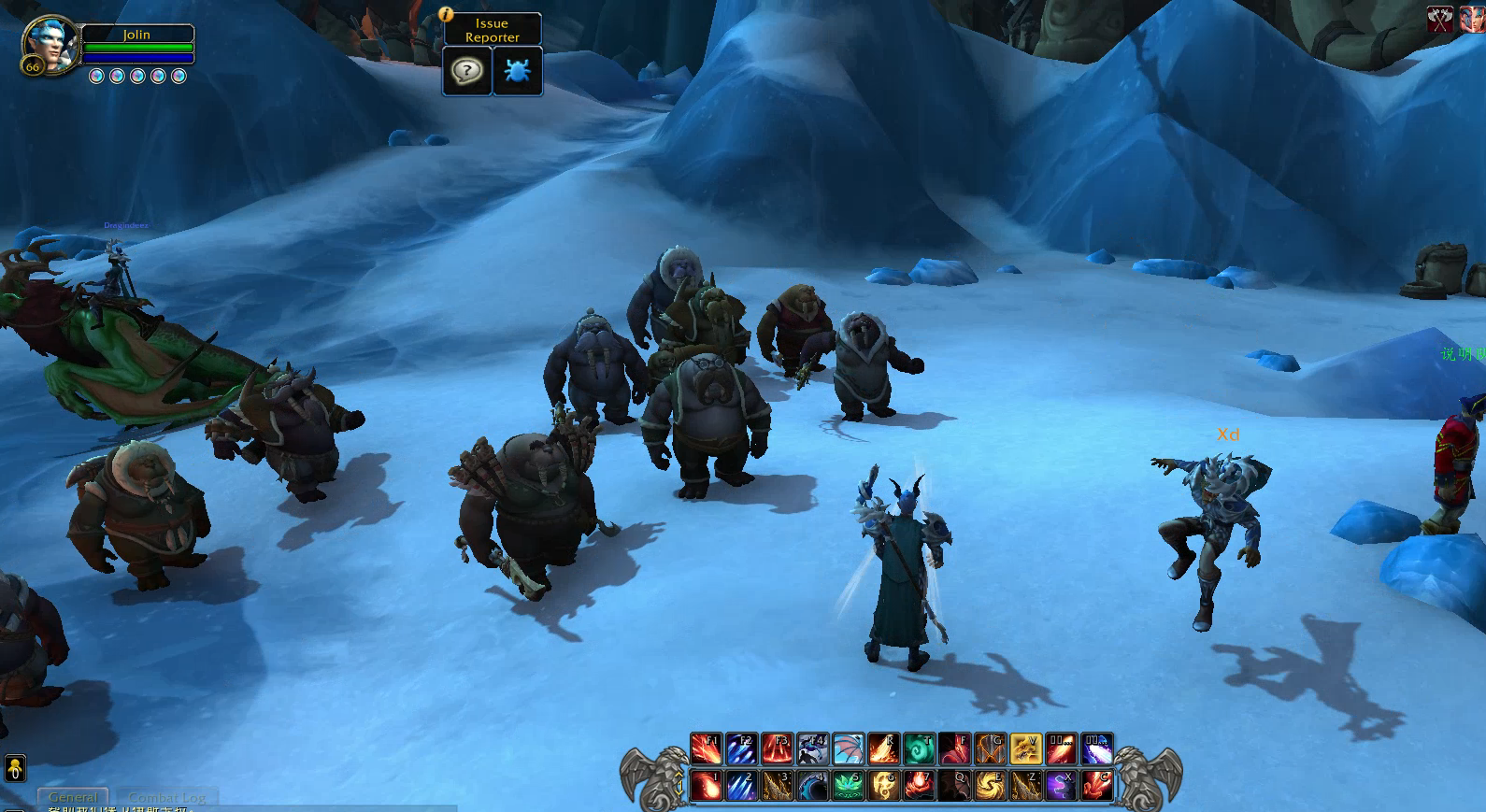
Task: Cast the golden vortex ability bound to E
Action: pos(990,785)
